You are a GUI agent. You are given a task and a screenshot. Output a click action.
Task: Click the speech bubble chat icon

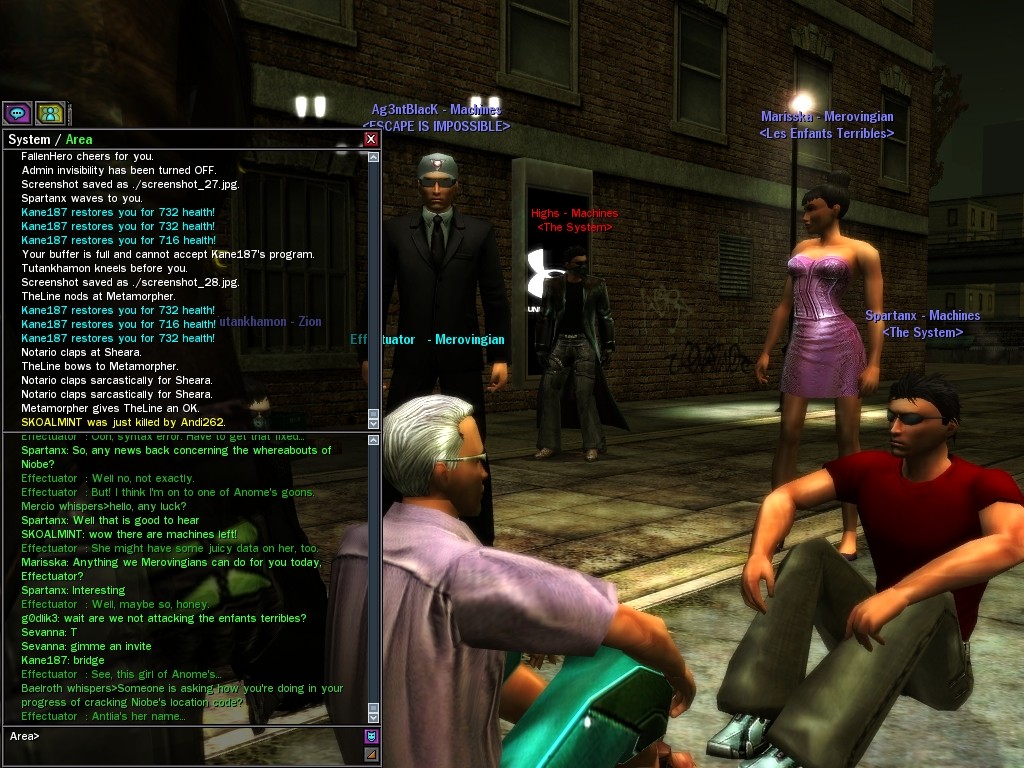click(x=17, y=113)
